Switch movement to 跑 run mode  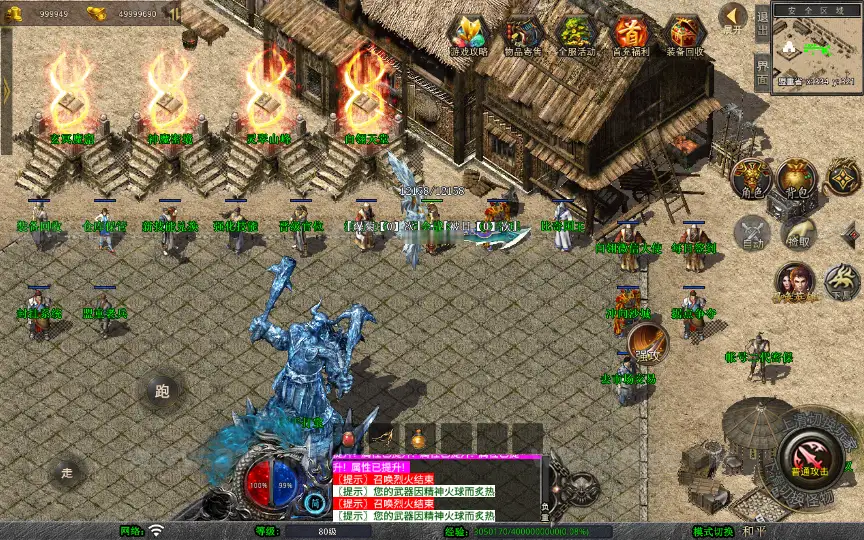[162, 392]
